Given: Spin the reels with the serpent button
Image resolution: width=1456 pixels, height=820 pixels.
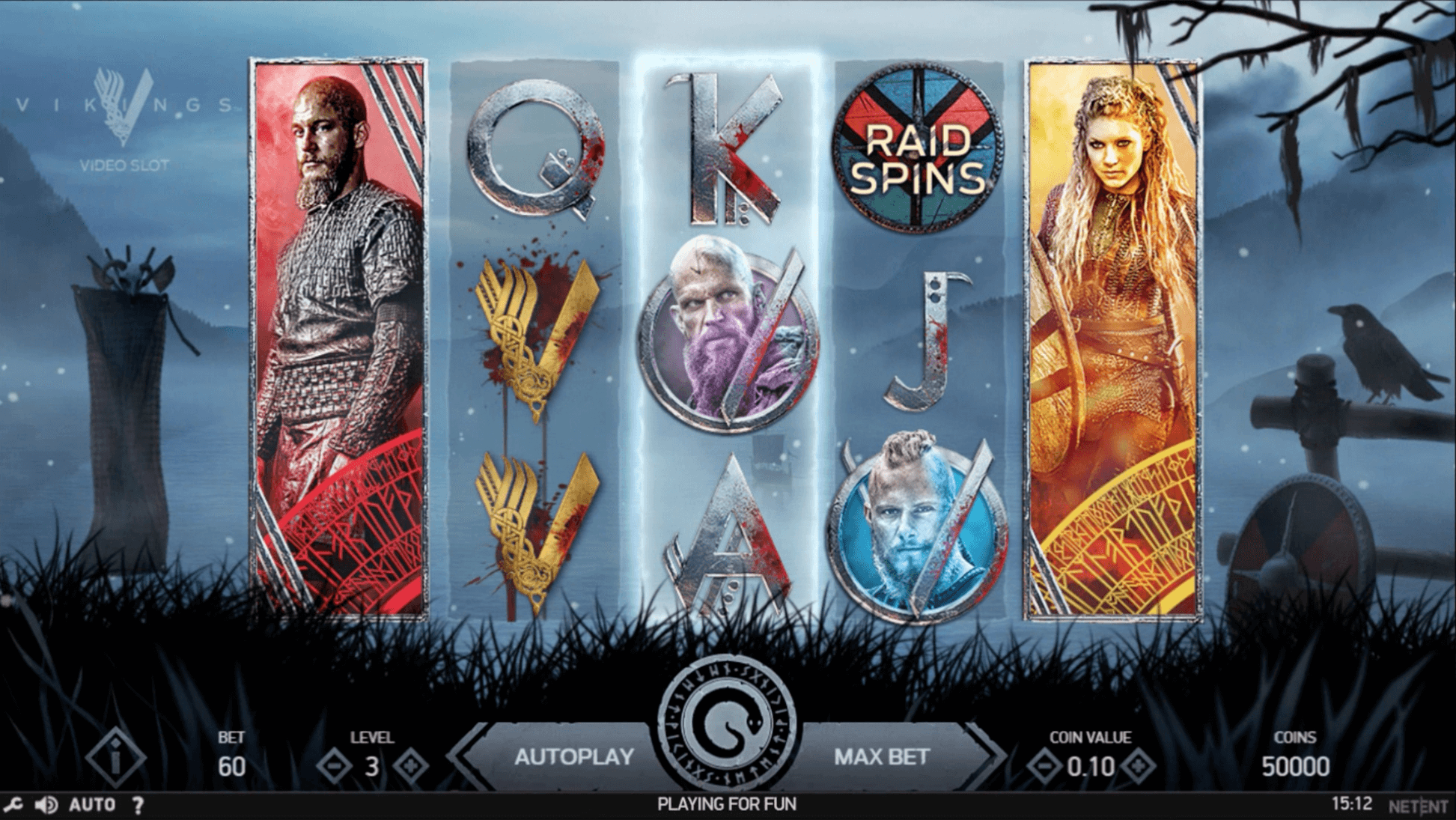Looking at the screenshot, I should coord(726,725).
